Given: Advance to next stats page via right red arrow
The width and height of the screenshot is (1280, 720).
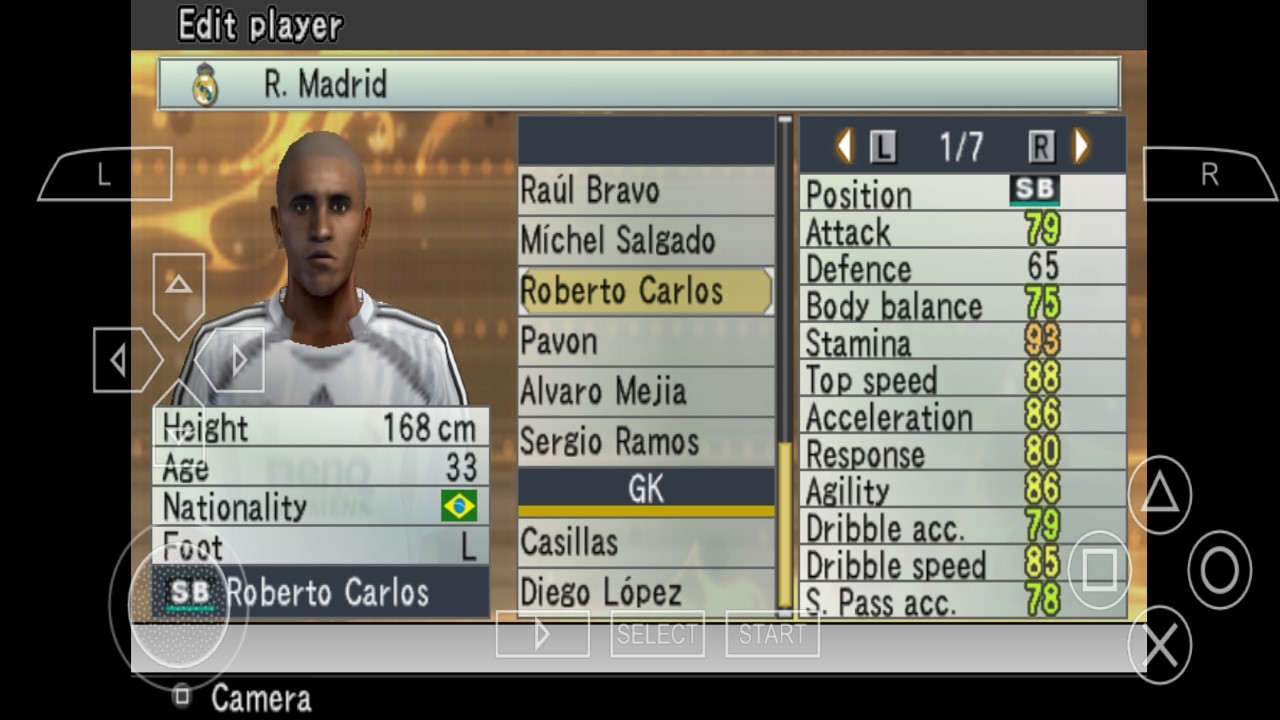Looking at the screenshot, I should (1080, 145).
